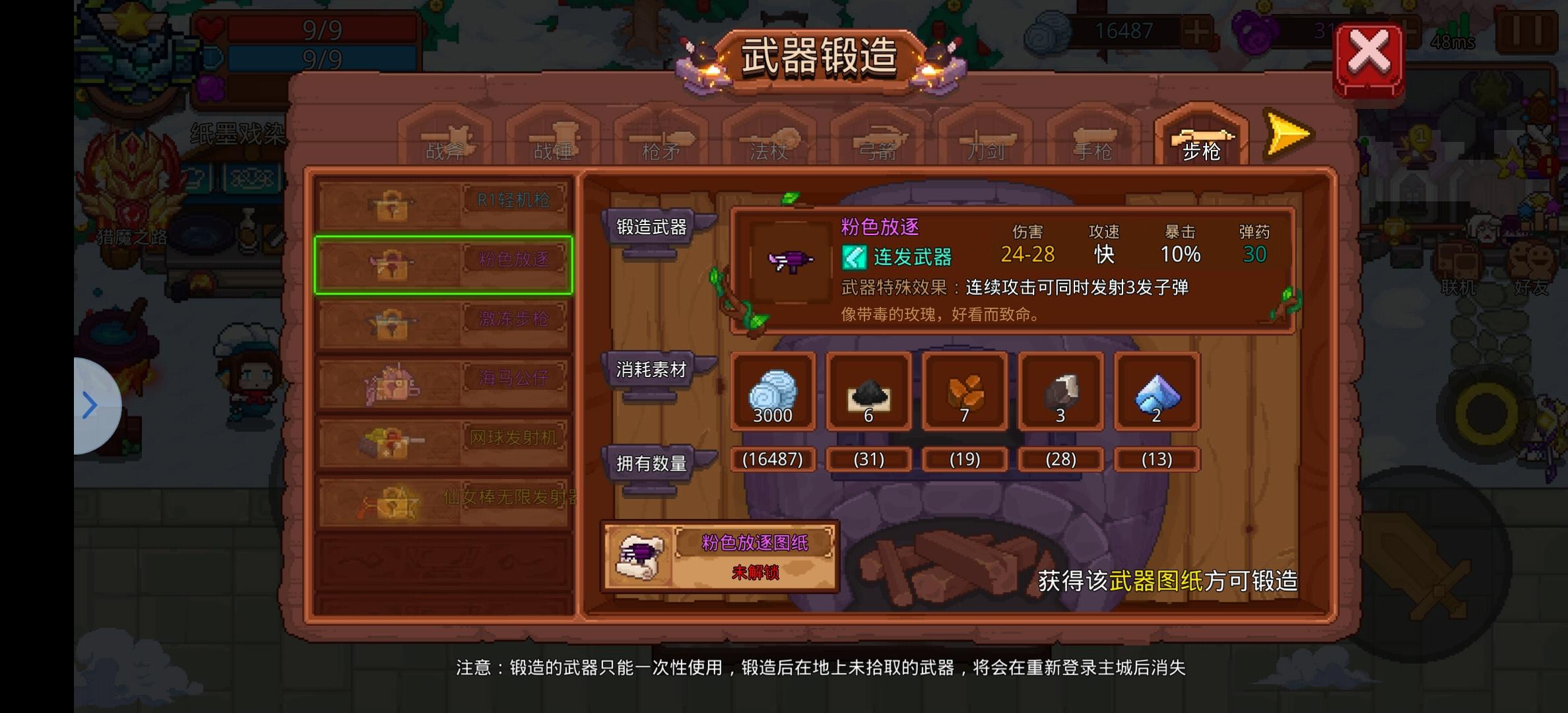Click the 粉色放逐图纸 blueprint panel
Screen dimensions: 1568x713
(719, 555)
